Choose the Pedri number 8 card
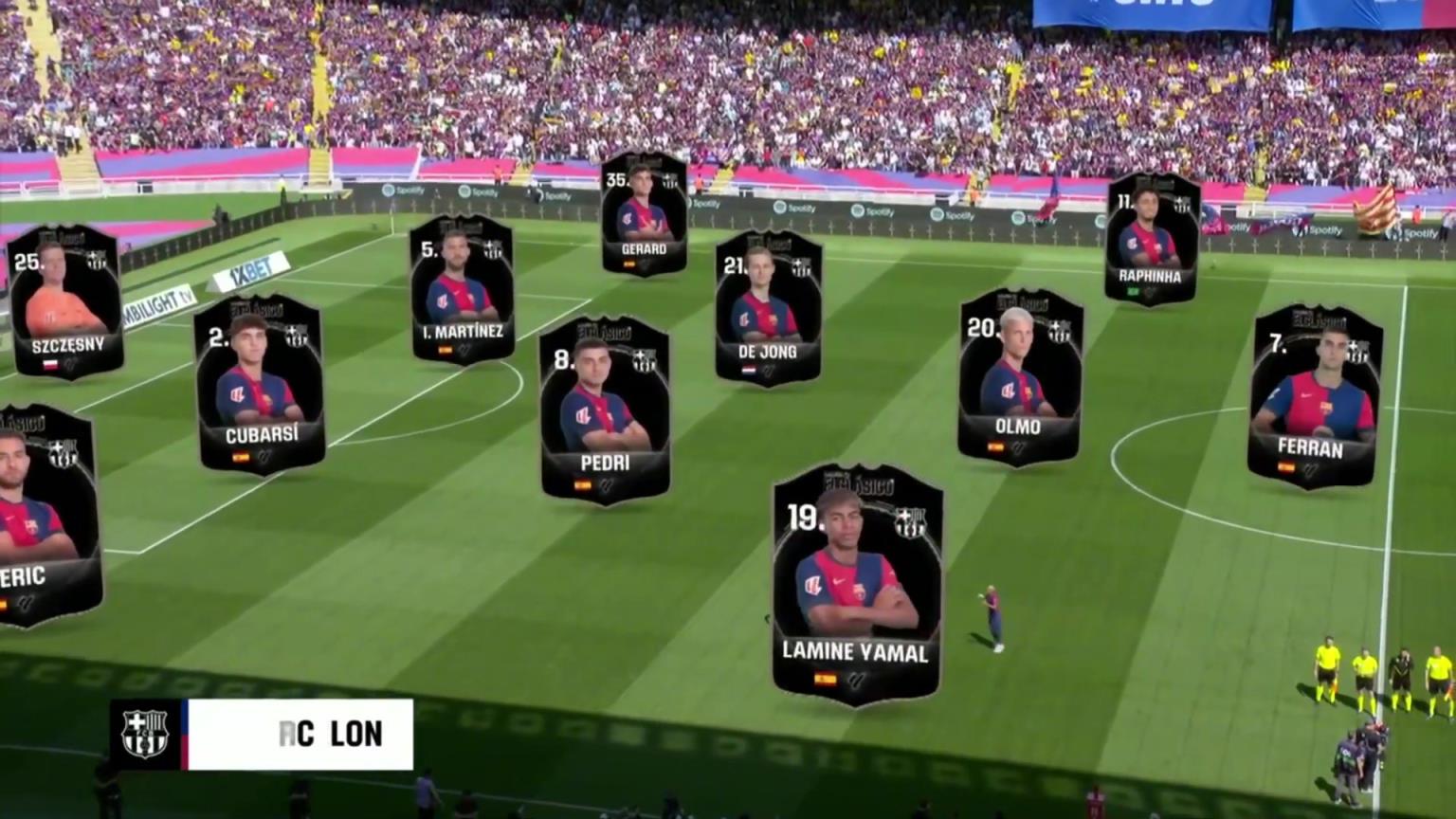This screenshot has height=819, width=1456. [x=605, y=409]
